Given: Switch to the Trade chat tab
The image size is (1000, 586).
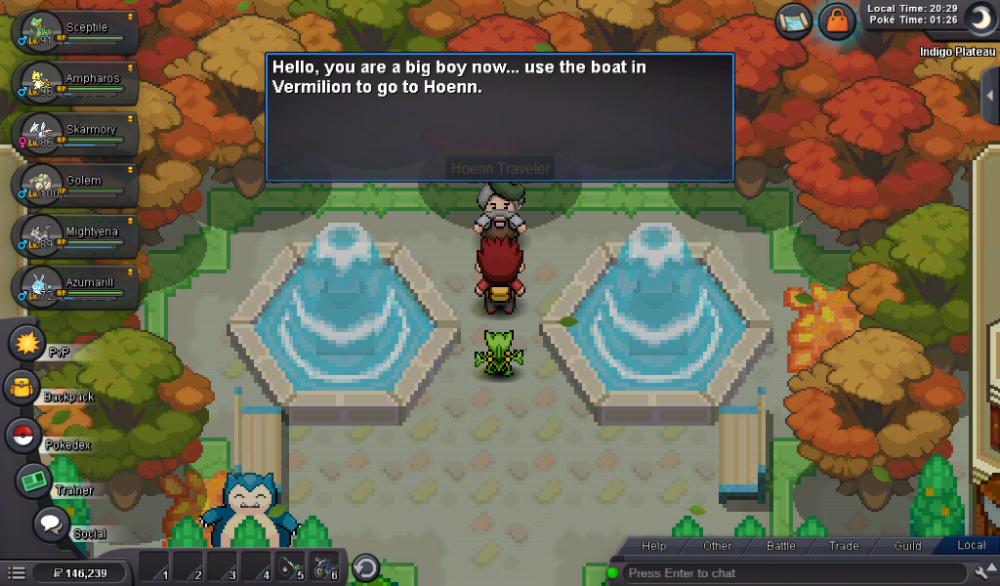Looking at the screenshot, I should tap(843, 546).
